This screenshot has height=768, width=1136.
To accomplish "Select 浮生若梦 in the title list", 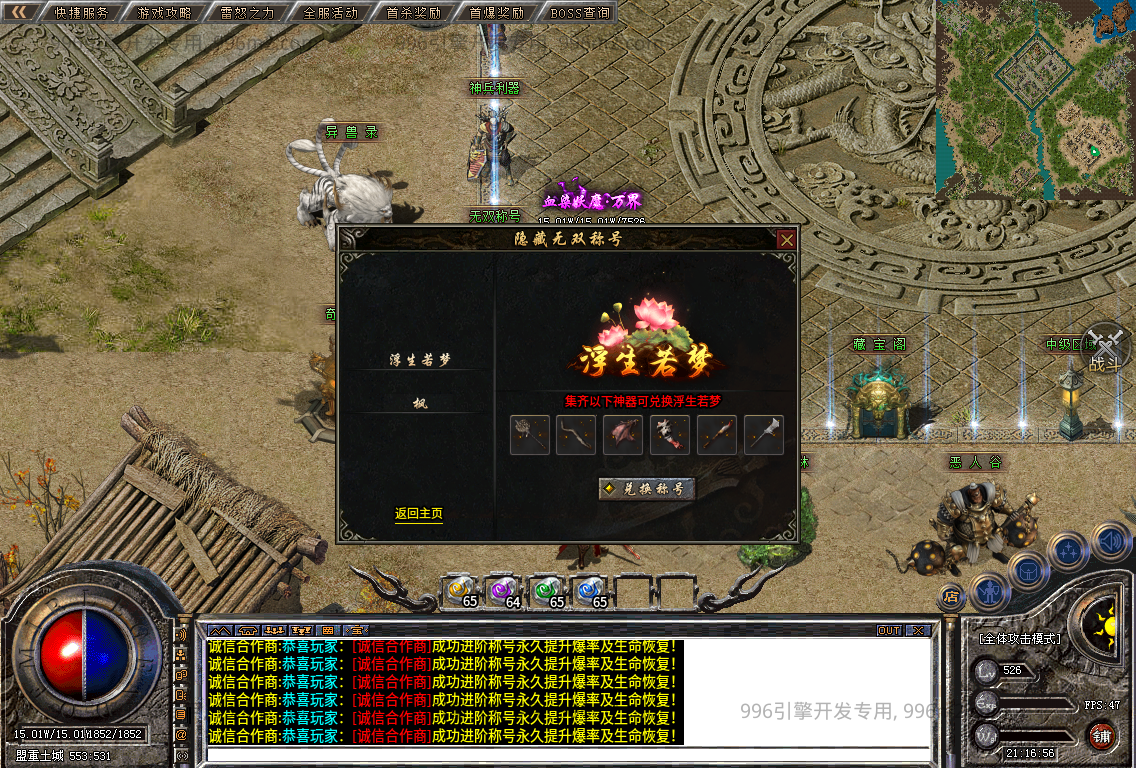I will 418,360.
